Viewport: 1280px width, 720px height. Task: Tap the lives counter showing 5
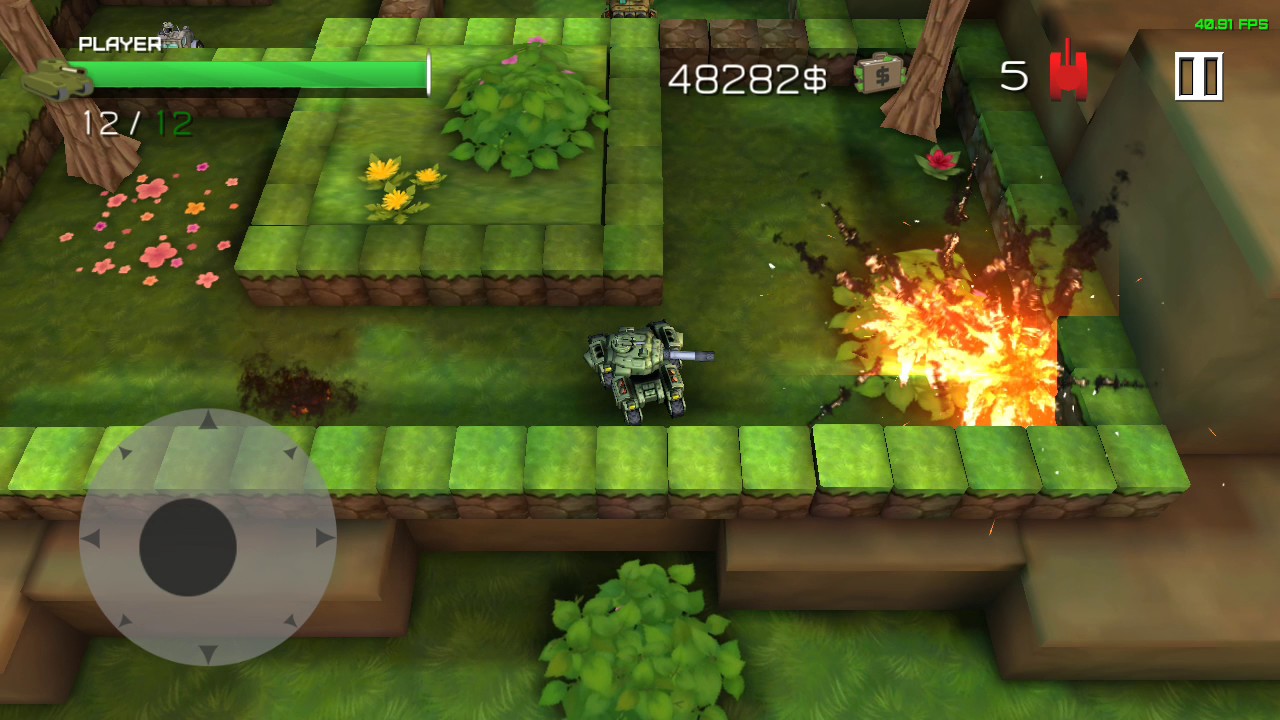pyautogui.click(x=1013, y=73)
